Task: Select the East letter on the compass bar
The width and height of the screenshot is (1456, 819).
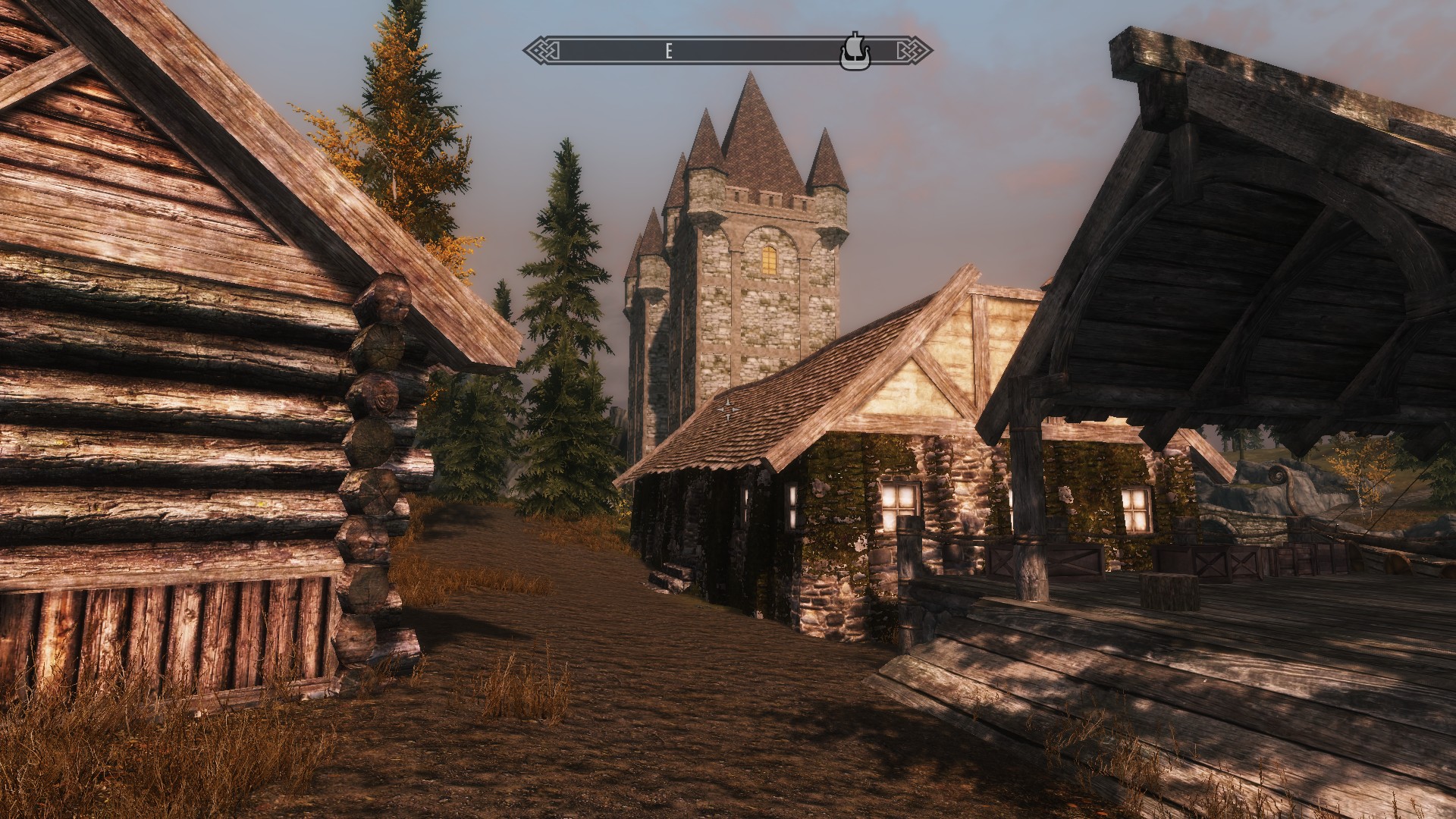Action: (x=669, y=52)
